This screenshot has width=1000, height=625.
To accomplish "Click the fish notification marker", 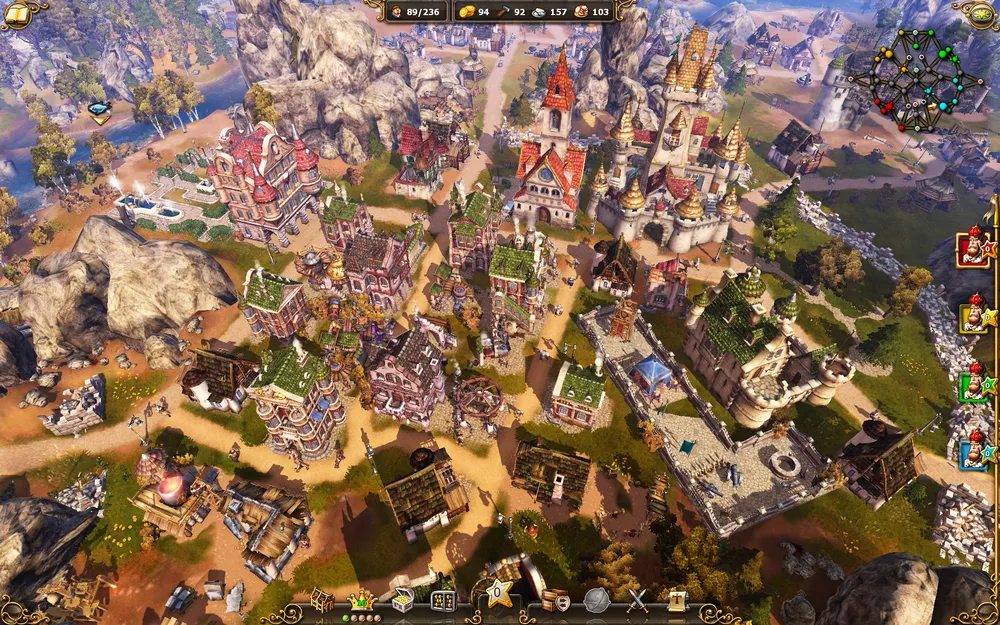I will coord(99,111).
